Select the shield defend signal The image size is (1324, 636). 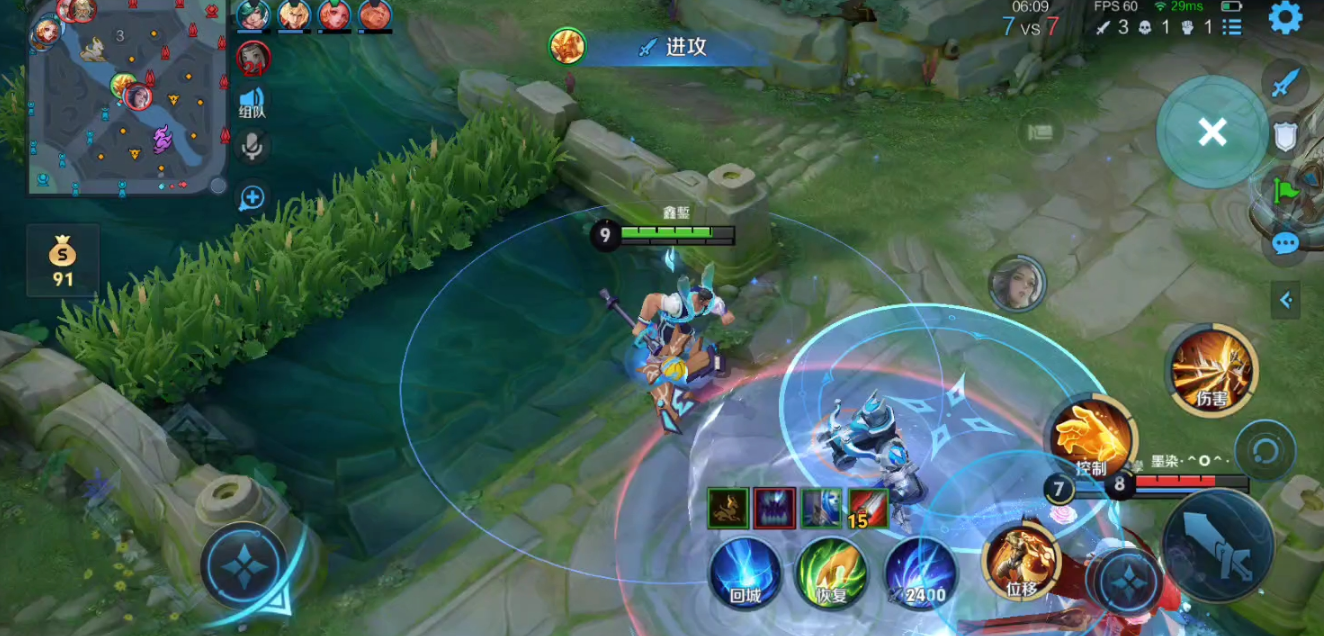pos(1285,137)
